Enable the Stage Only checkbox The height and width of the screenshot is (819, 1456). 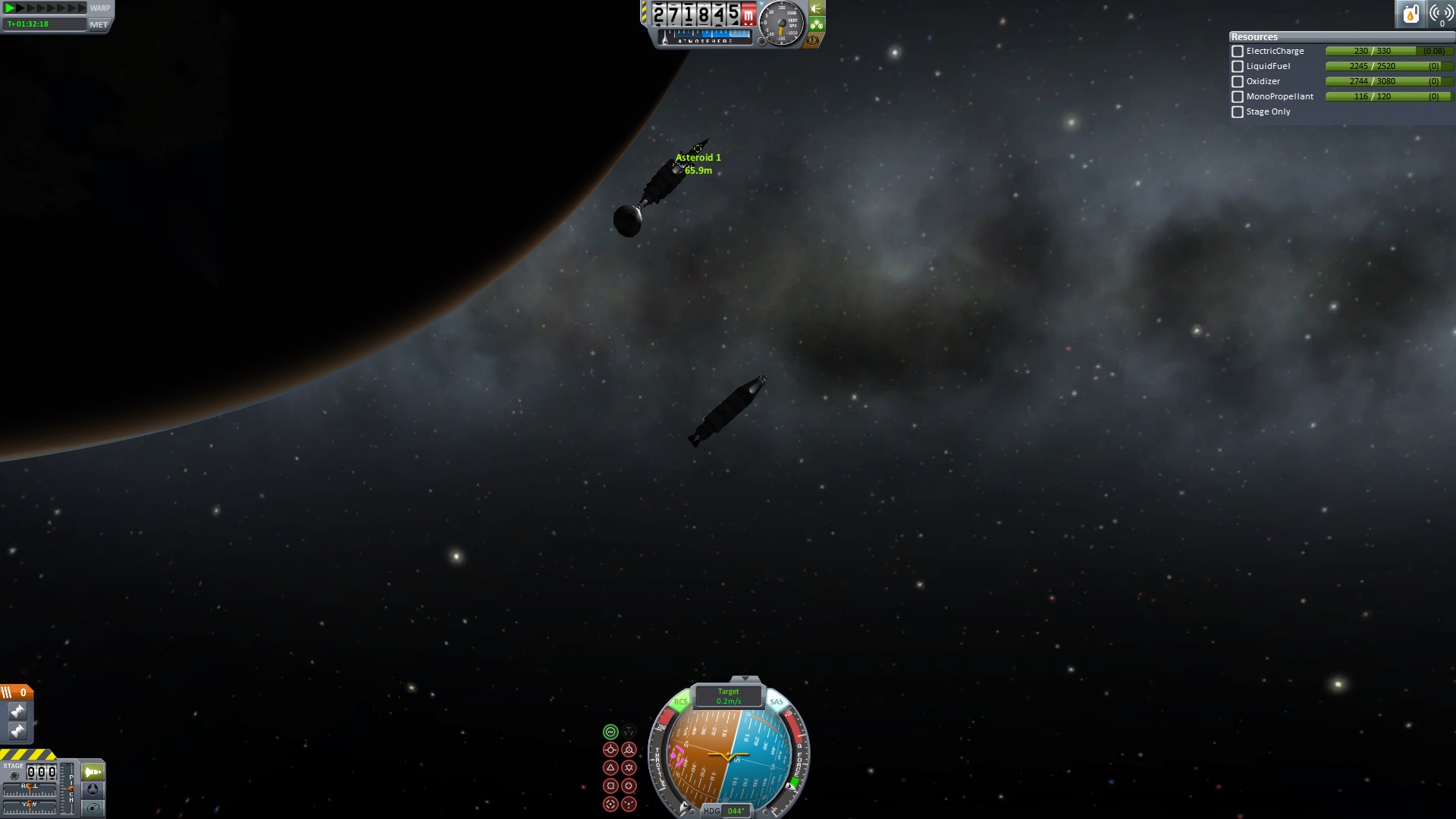1238,112
